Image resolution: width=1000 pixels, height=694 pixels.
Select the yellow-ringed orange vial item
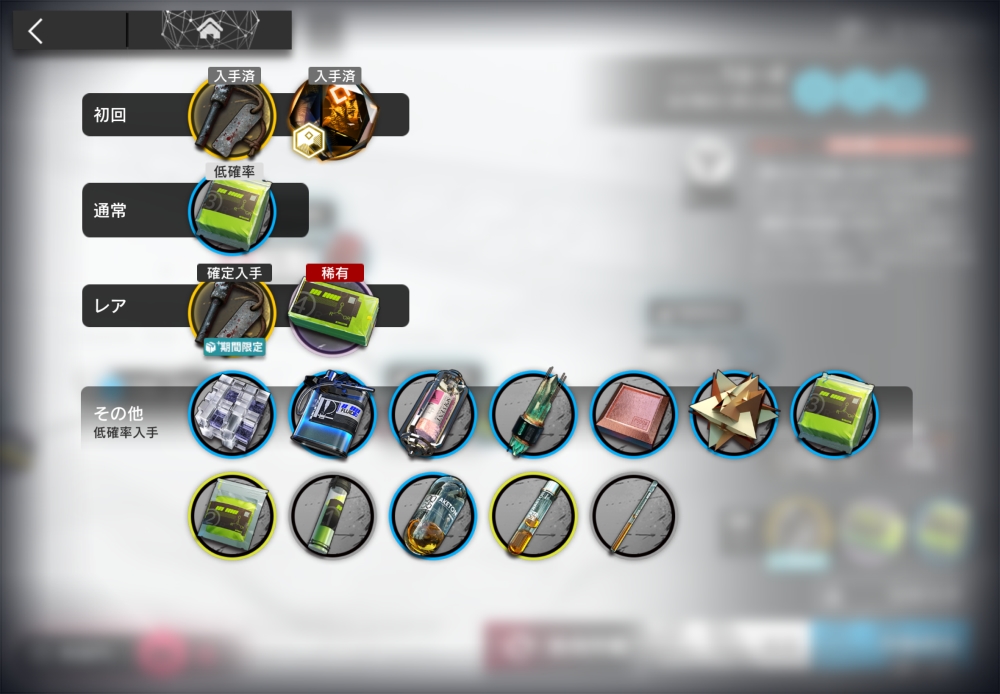(533, 516)
